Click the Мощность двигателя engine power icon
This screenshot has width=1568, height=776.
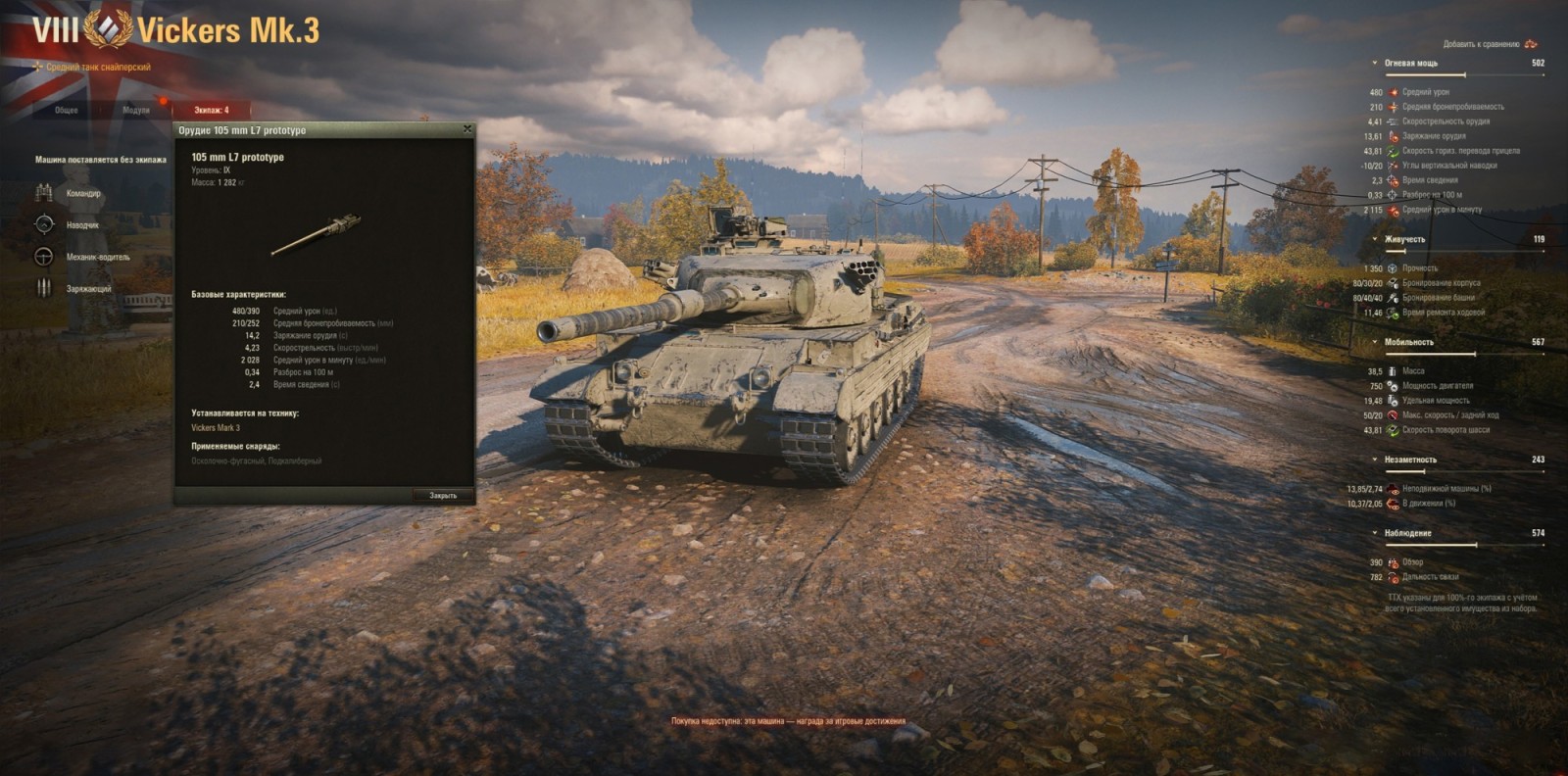point(1392,386)
